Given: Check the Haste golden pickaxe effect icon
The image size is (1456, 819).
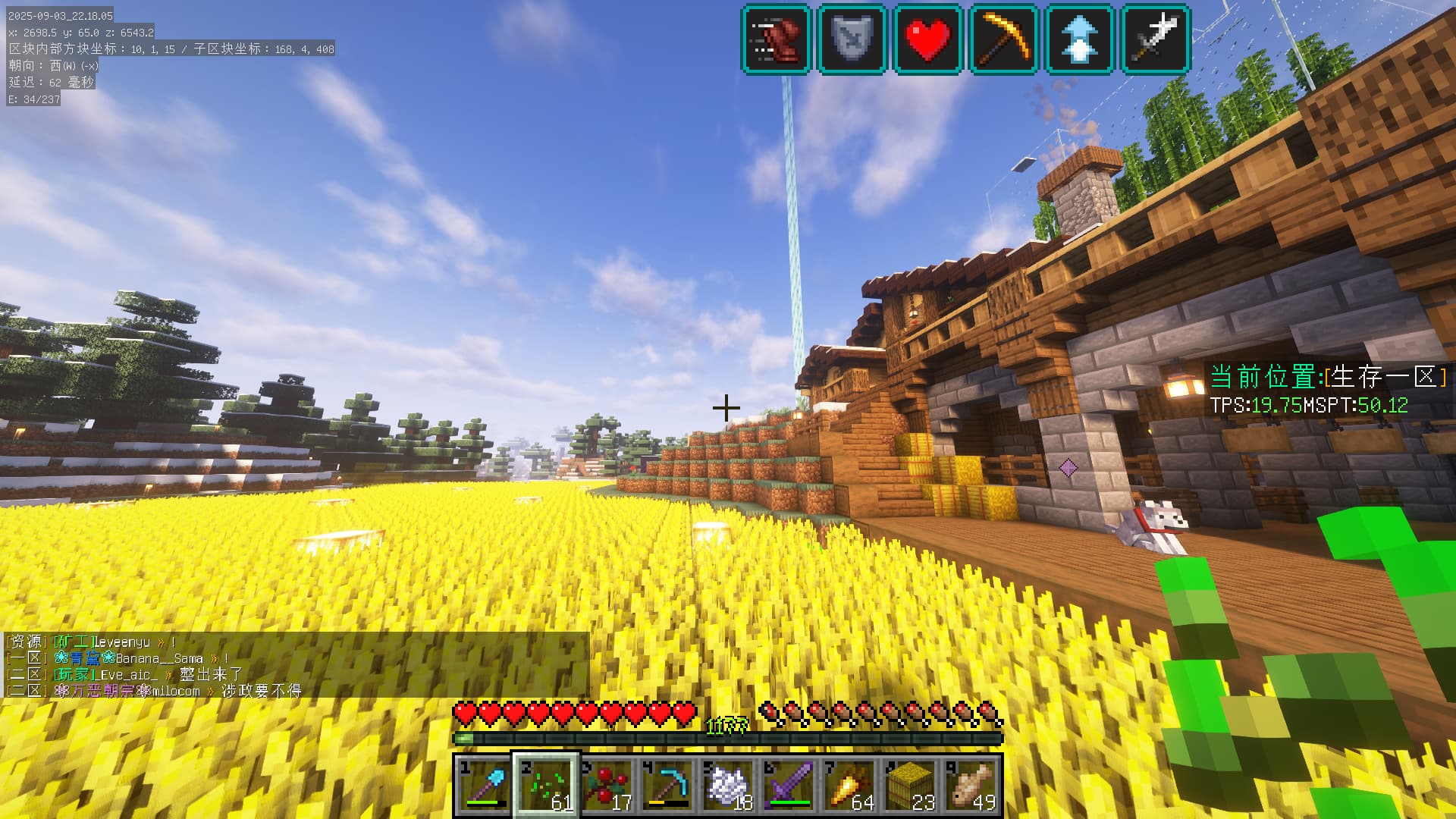Looking at the screenshot, I should pos(1004,39).
